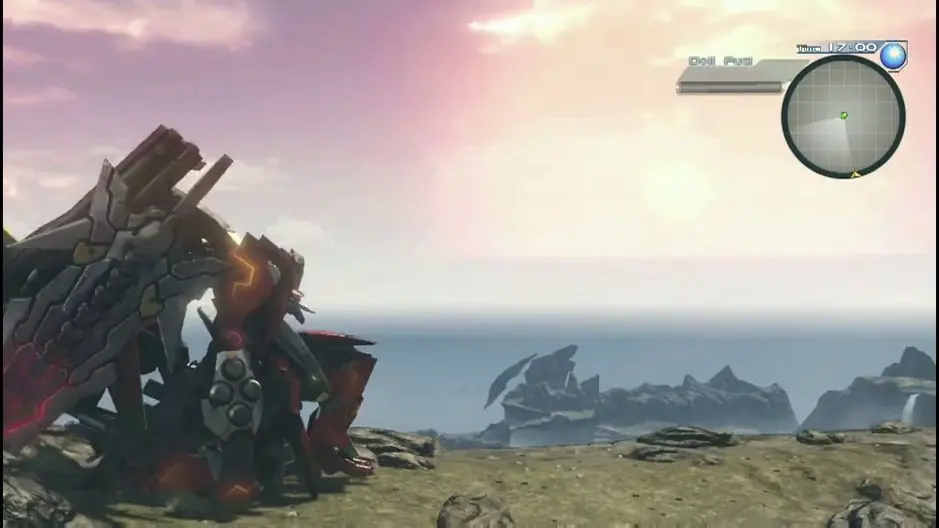Click the green player marker on minimap
This screenshot has height=528, width=939.
click(843, 116)
